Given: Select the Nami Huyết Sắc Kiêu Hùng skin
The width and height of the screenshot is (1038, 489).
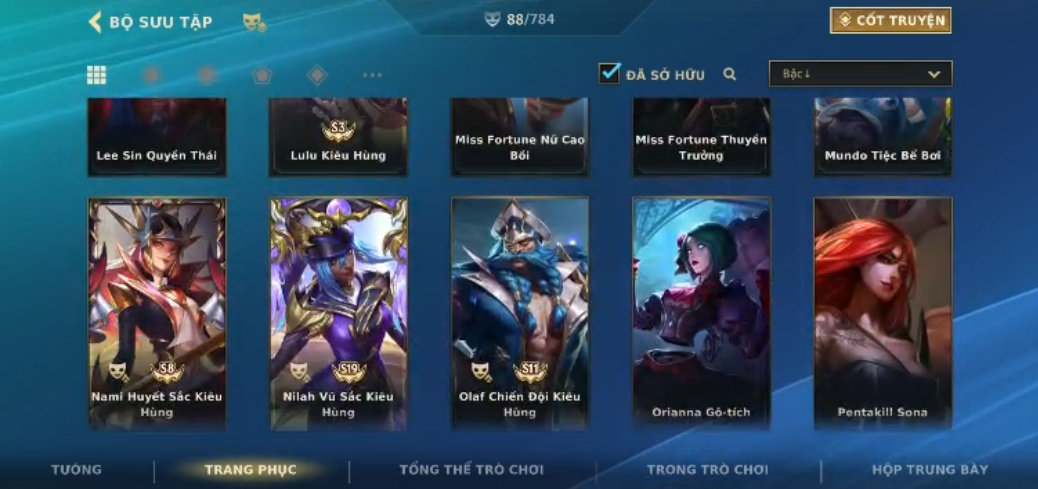Looking at the screenshot, I should point(157,313).
